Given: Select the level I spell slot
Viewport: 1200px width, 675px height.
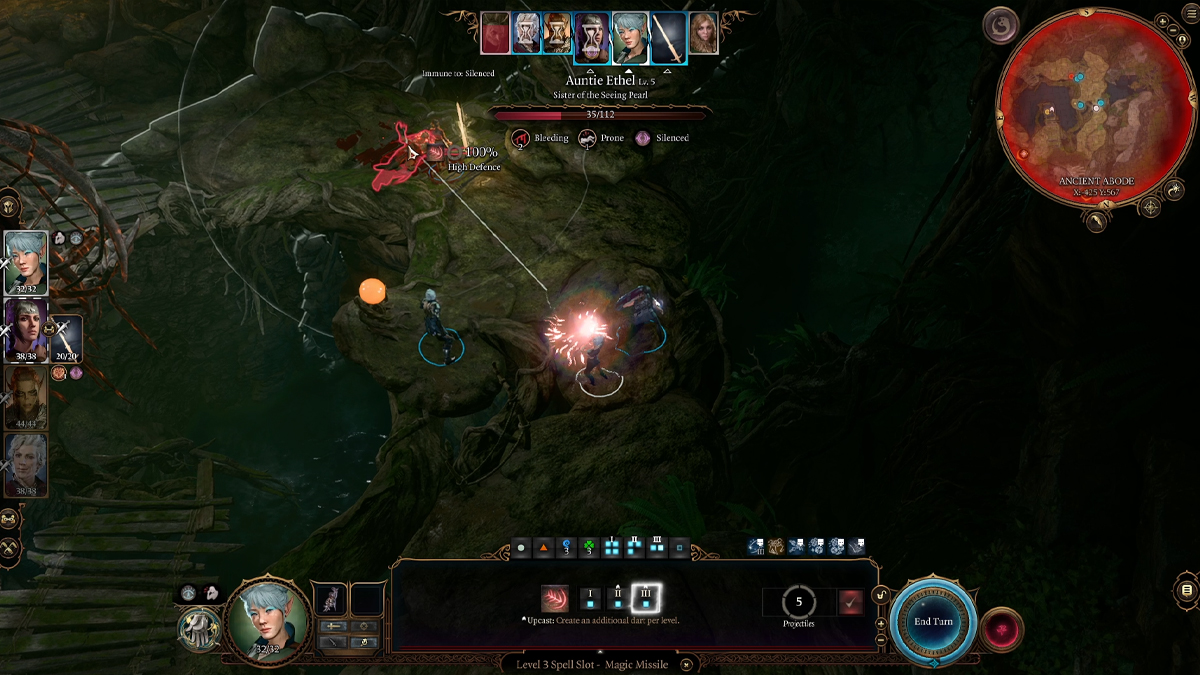Looking at the screenshot, I should tap(590, 599).
